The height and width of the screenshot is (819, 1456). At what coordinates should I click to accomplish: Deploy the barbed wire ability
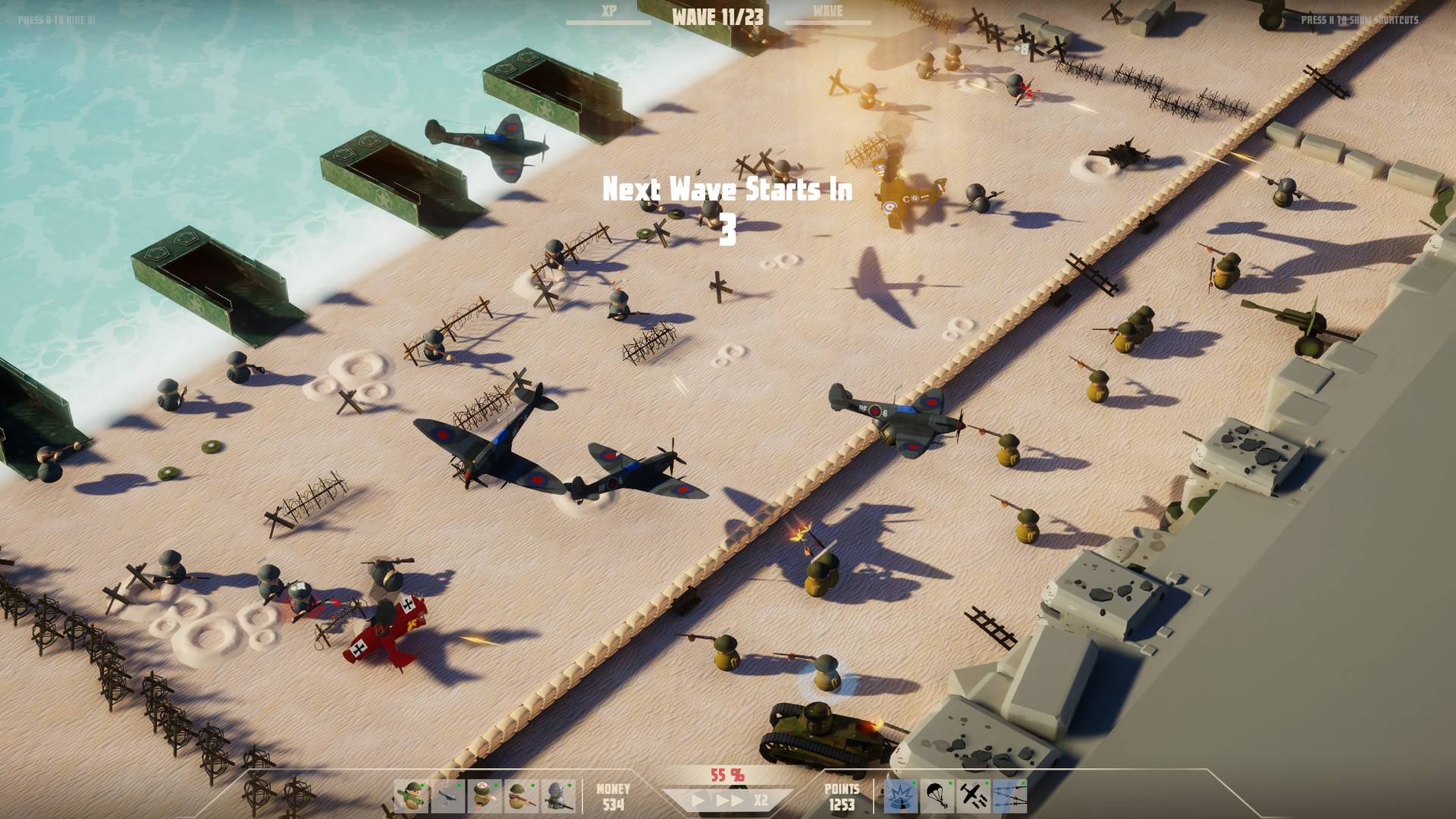click(x=1010, y=797)
